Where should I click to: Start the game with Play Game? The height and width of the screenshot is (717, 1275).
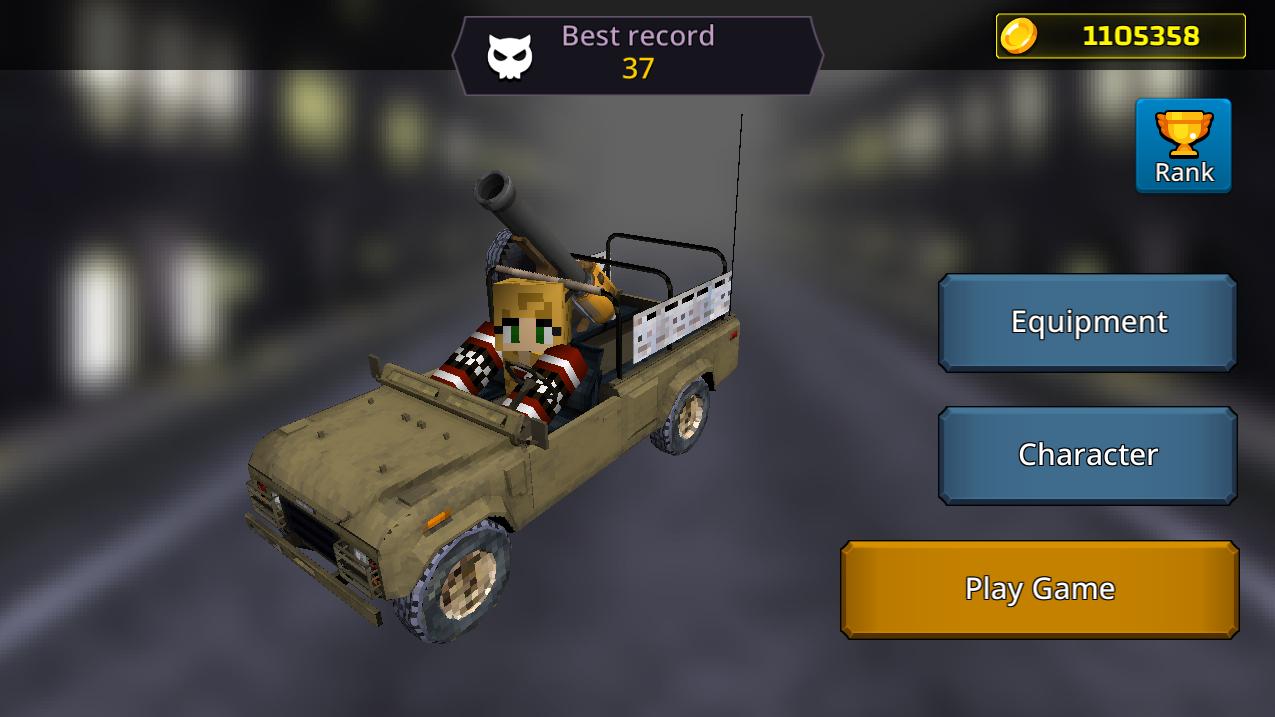click(x=1040, y=589)
